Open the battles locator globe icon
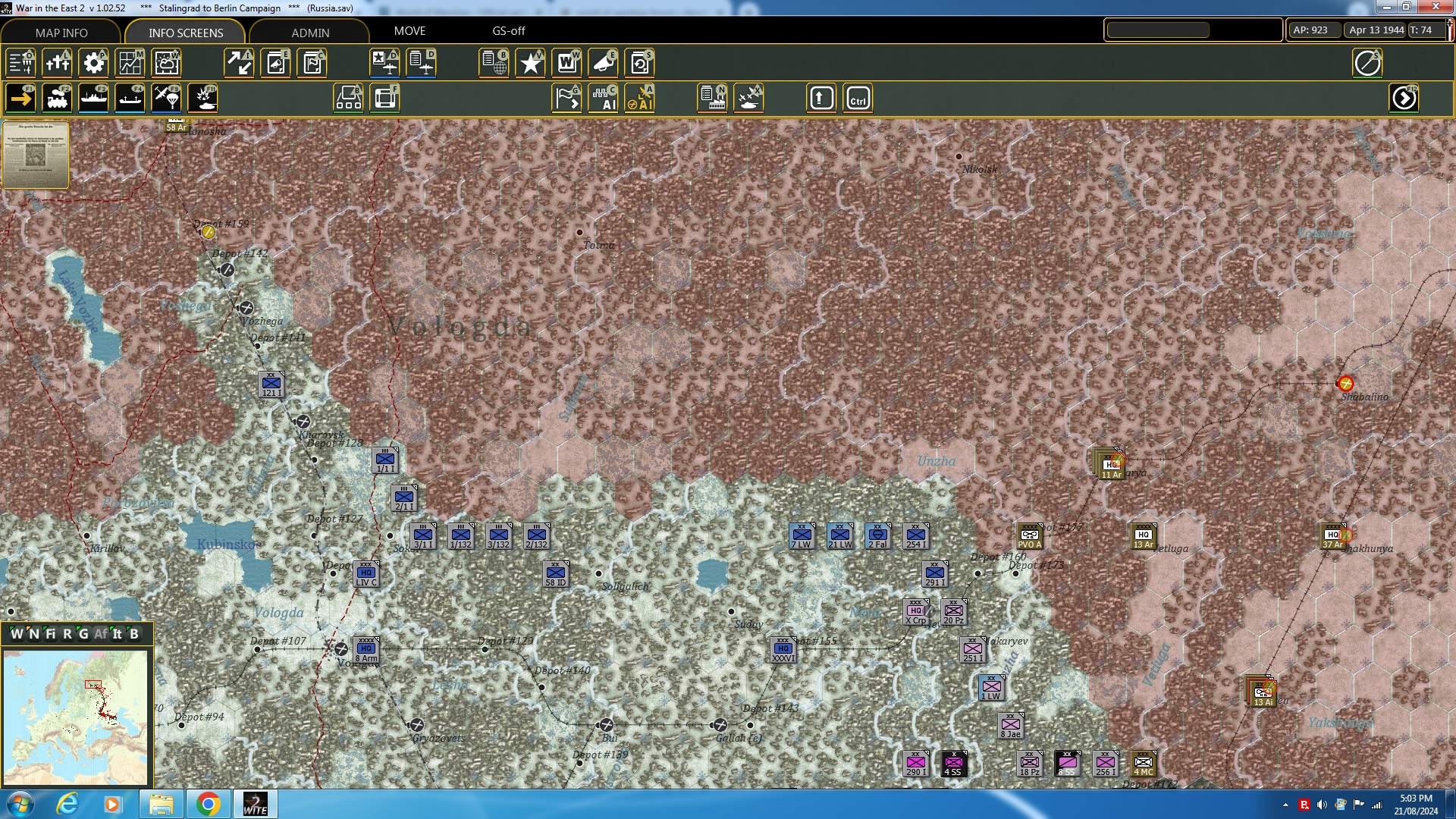 pyautogui.click(x=494, y=63)
